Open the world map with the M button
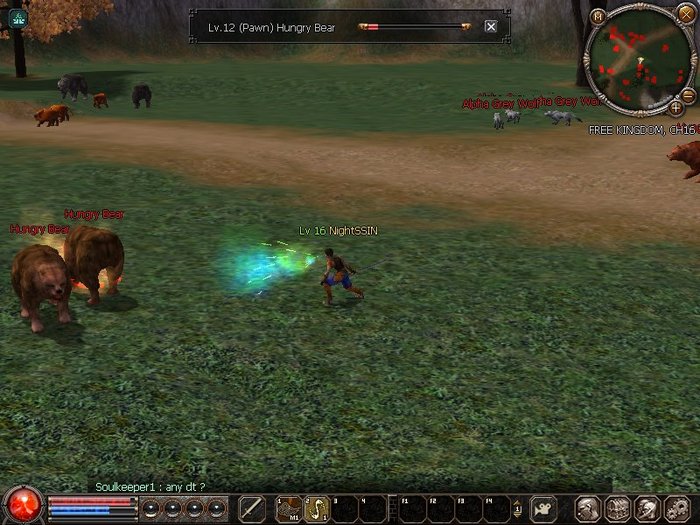 coord(598,16)
